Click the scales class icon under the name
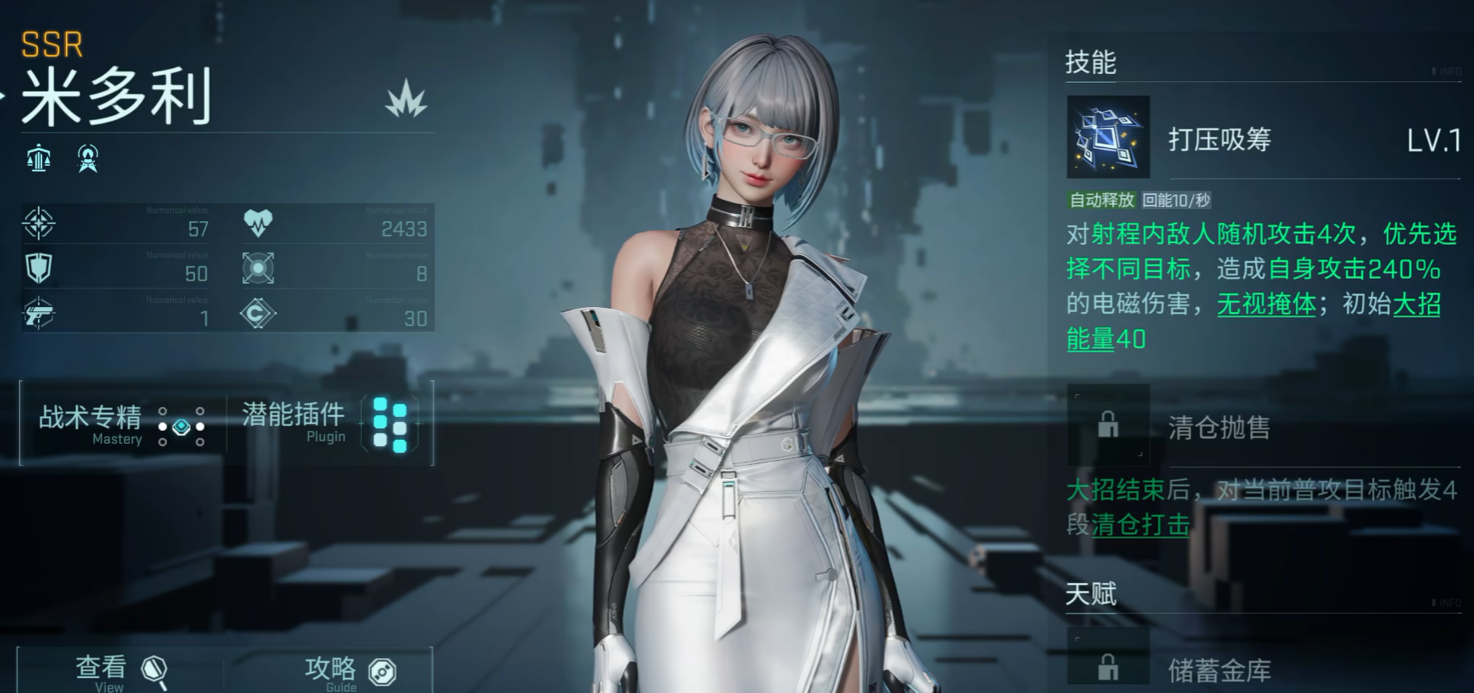This screenshot has height=693, width=1474. (39, 158)
